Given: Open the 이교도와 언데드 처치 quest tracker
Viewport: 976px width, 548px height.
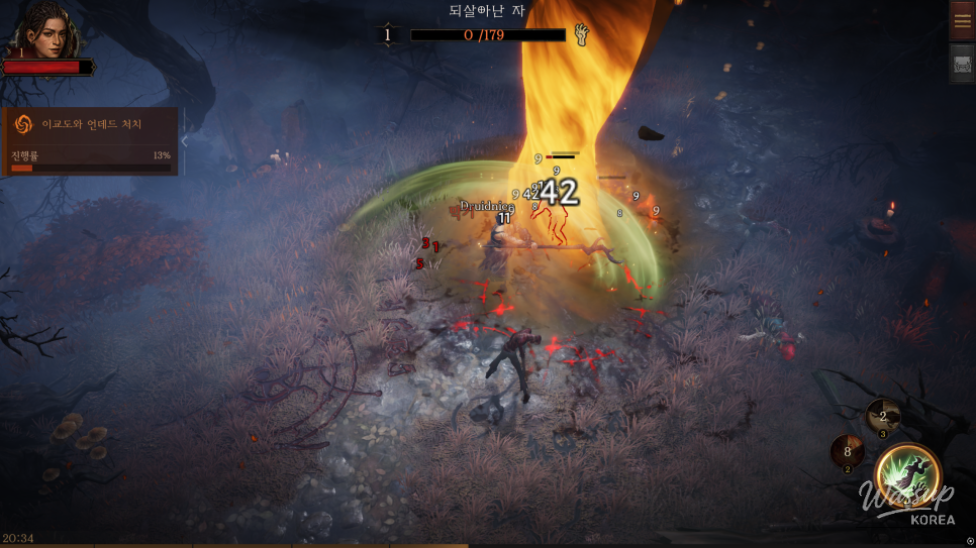Looking at the screenshot, I should 90,141.
